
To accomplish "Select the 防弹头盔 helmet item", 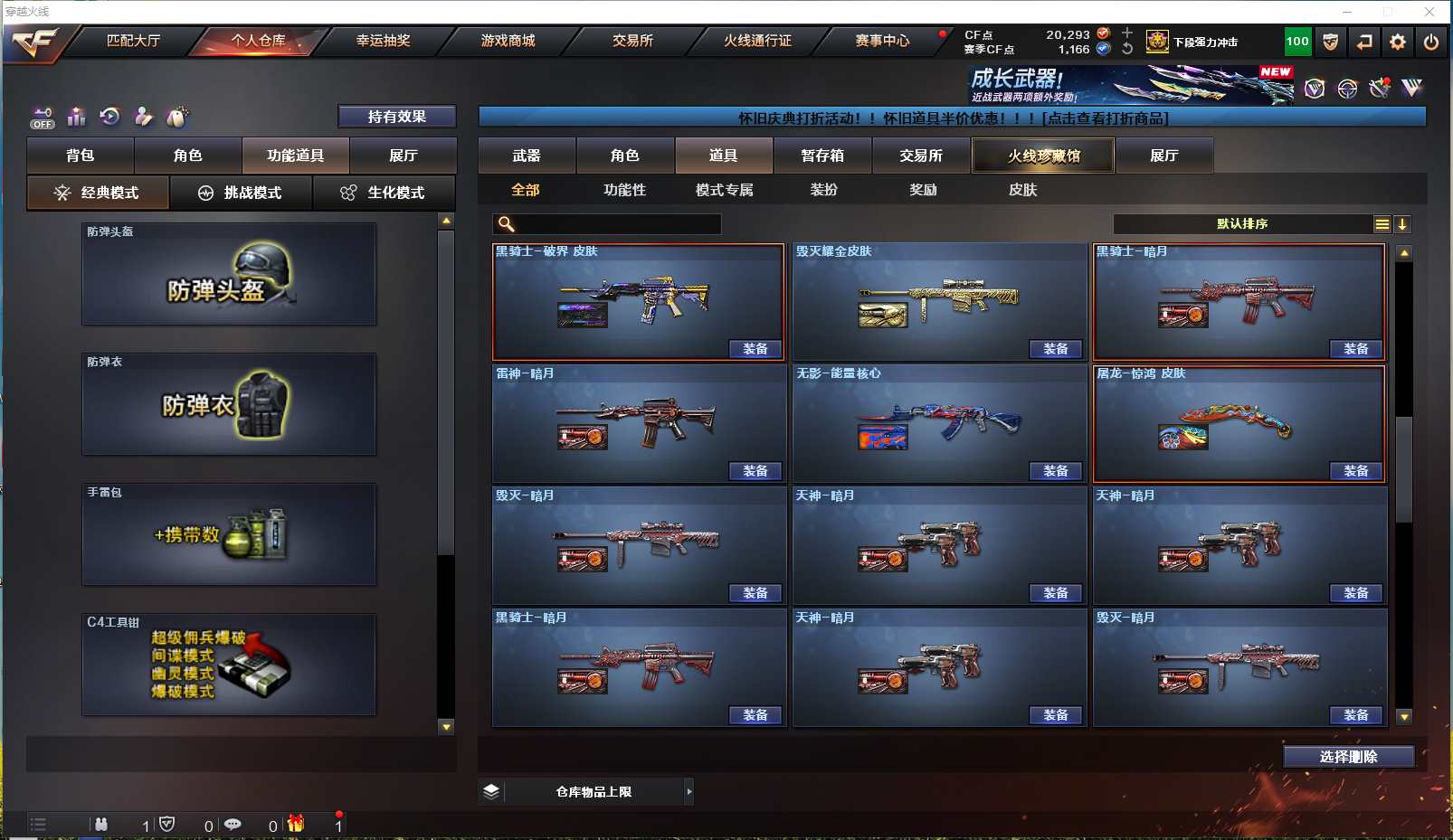I will [229, 274].
